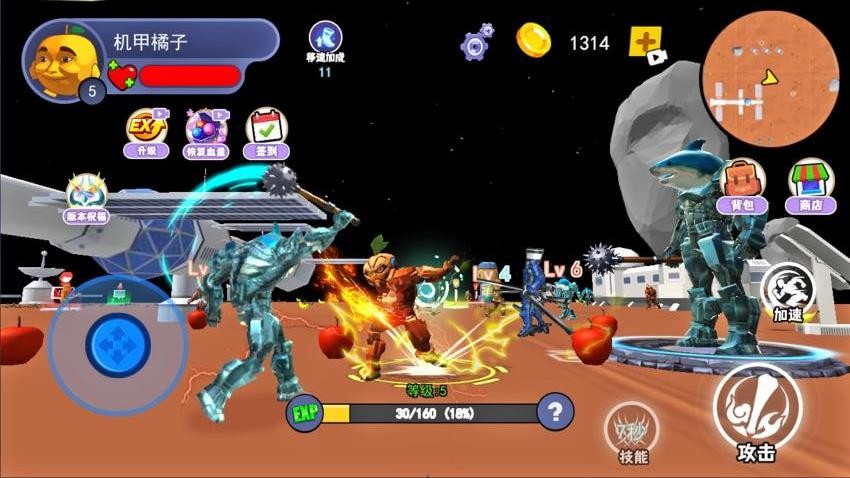Open the 商店 shop
This screenshot has width=850, height=478.
click(811, 186)
